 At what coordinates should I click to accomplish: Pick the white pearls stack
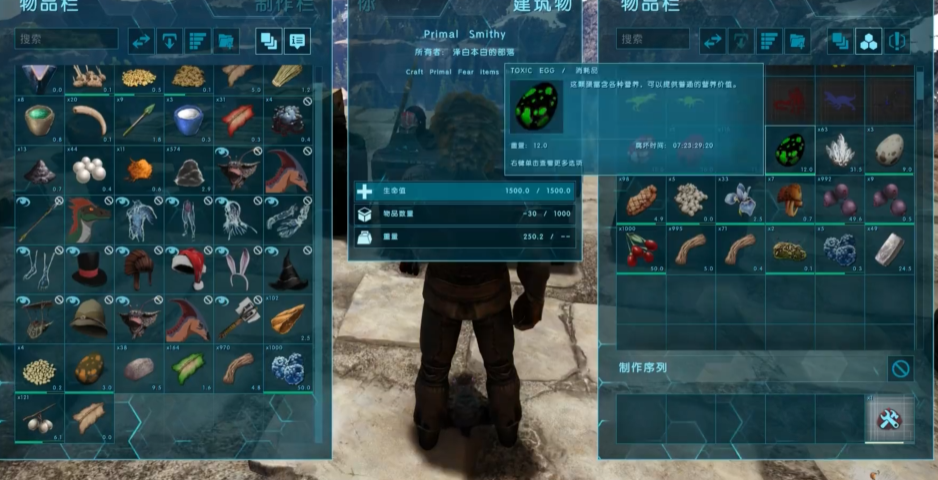click(89, 171)
